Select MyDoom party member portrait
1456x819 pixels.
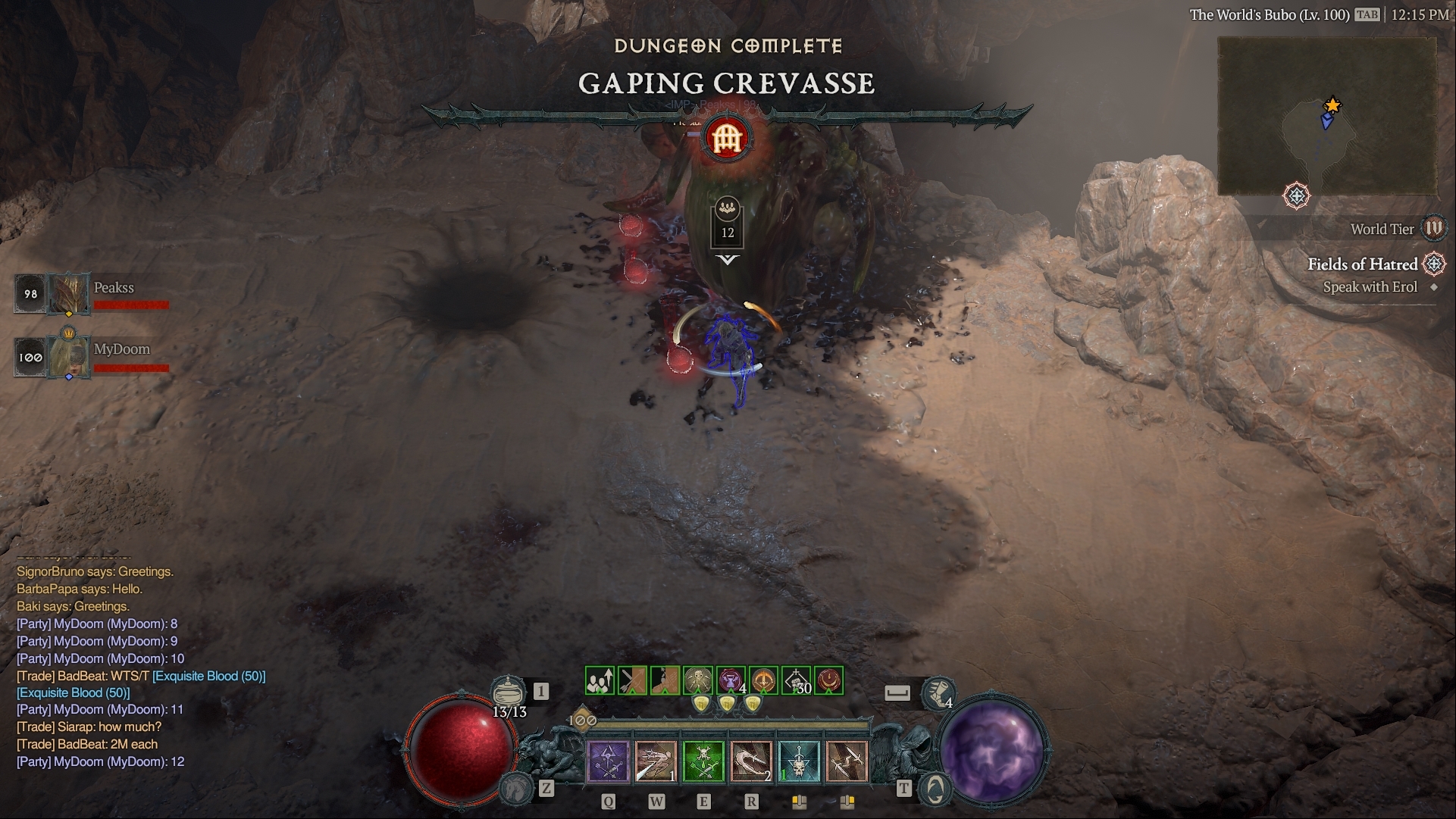click(69, 355)
